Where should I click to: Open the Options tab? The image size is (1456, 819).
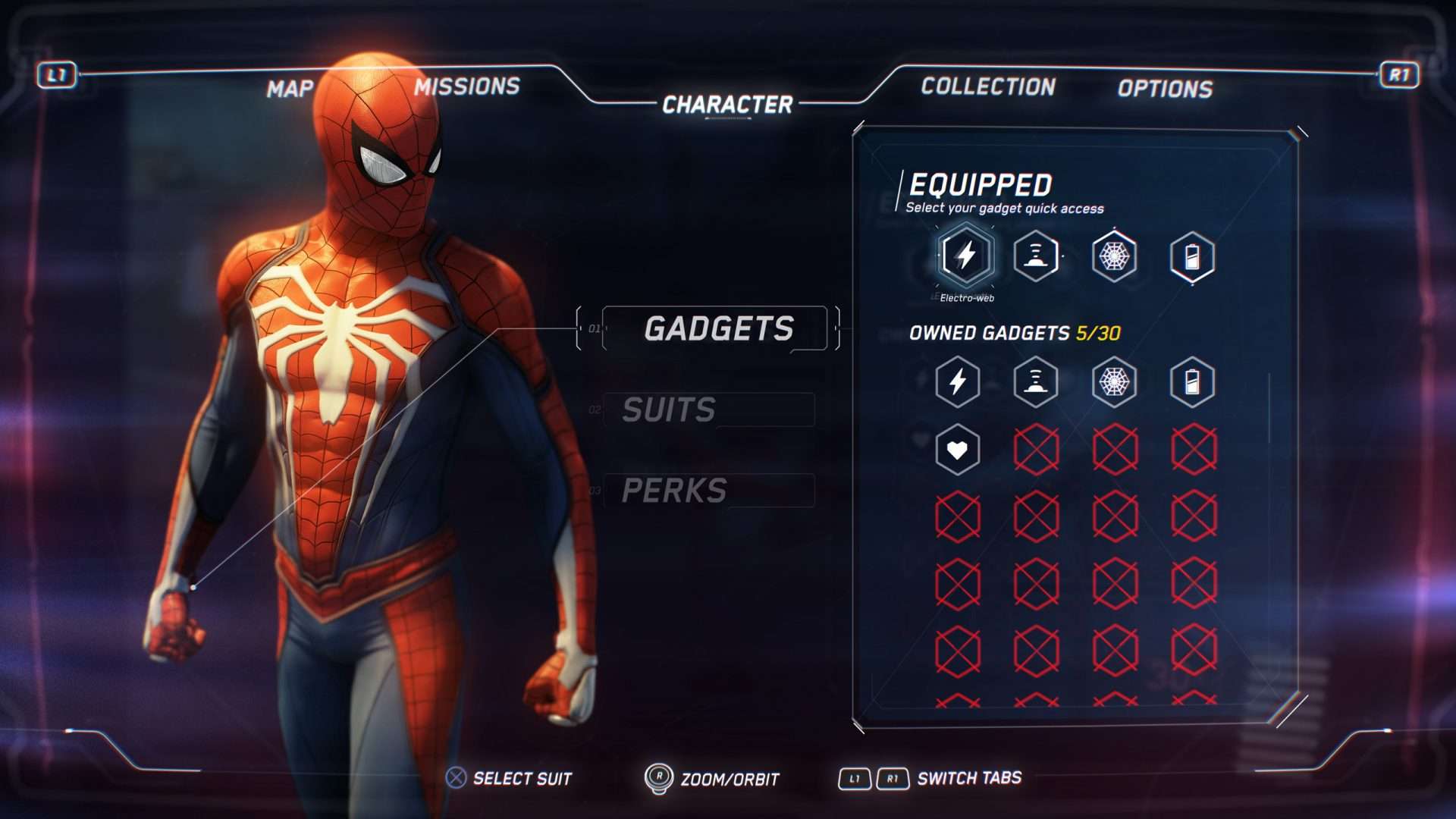coord(1165,89)
